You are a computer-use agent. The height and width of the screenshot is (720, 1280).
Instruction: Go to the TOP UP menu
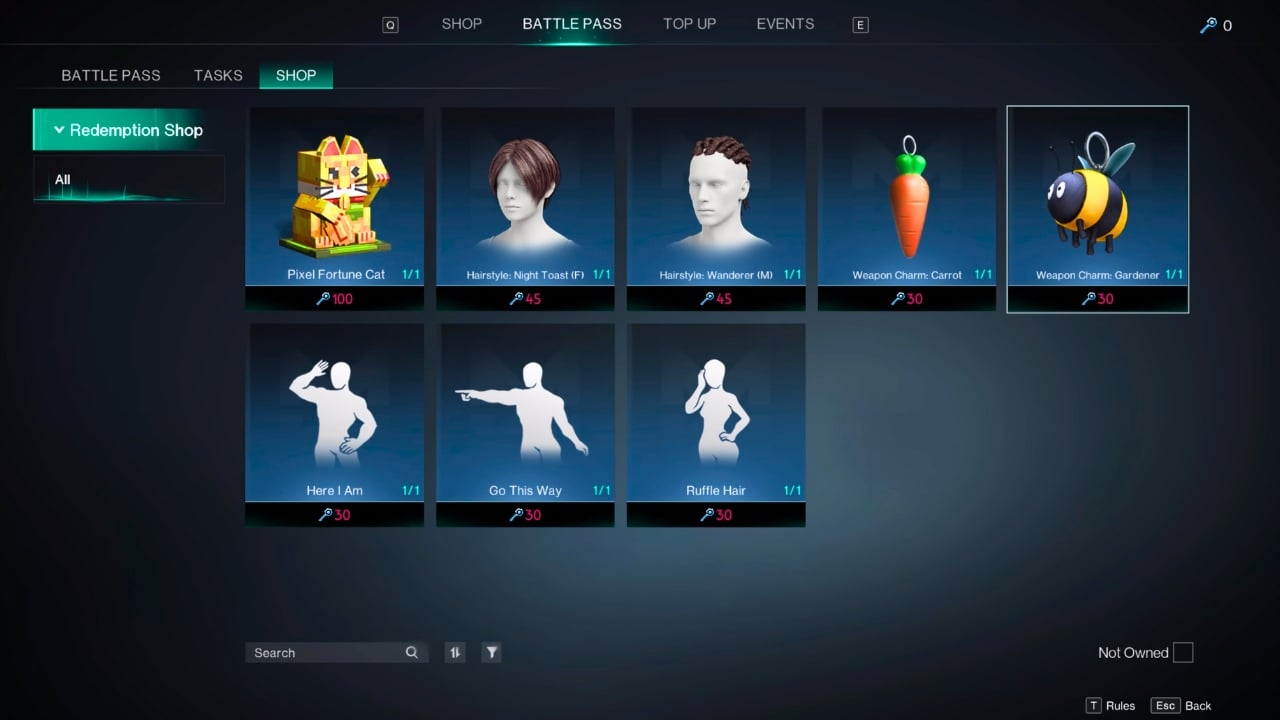(689, 23)
